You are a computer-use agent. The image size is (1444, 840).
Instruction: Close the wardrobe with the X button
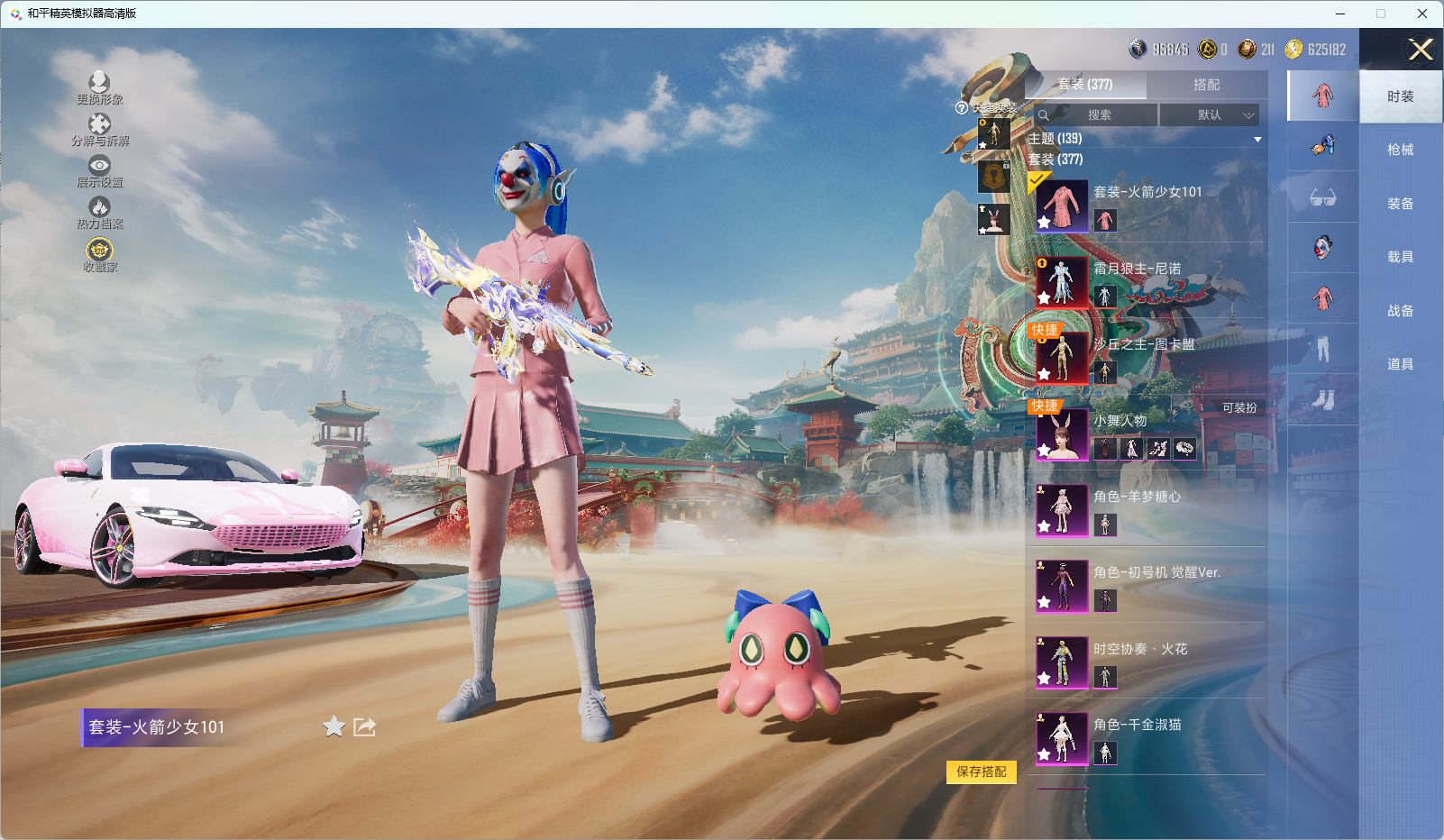1421,50
